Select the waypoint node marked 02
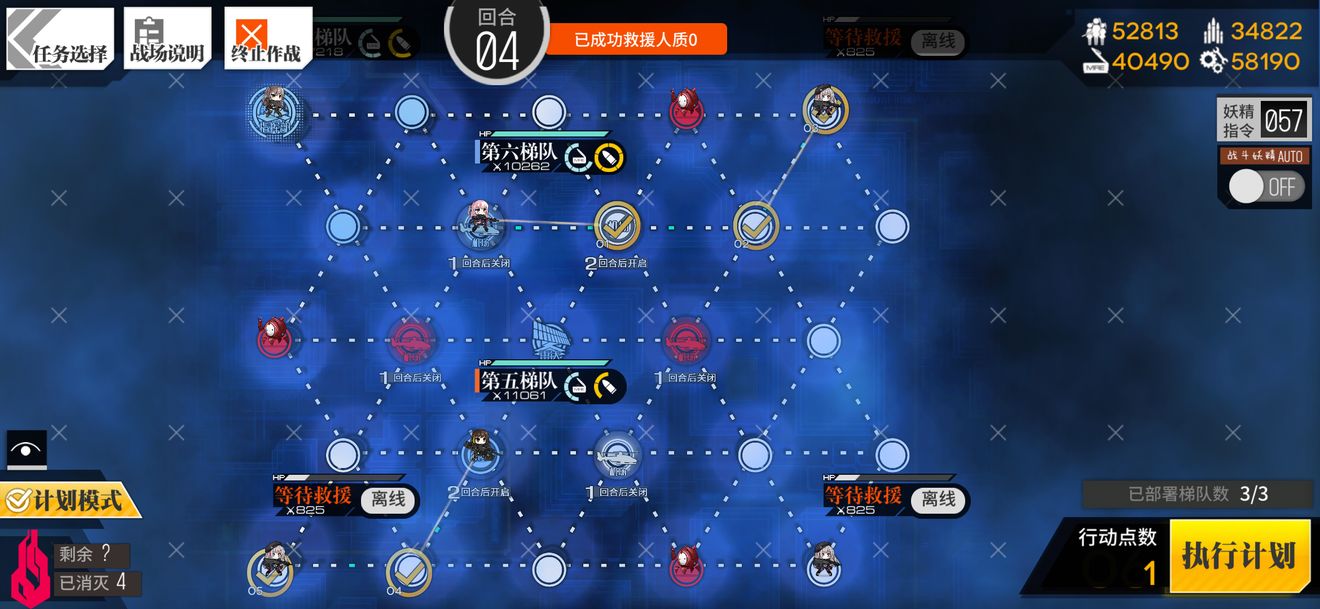Viewport: 1320px width, 609px height. click(756, 225)
